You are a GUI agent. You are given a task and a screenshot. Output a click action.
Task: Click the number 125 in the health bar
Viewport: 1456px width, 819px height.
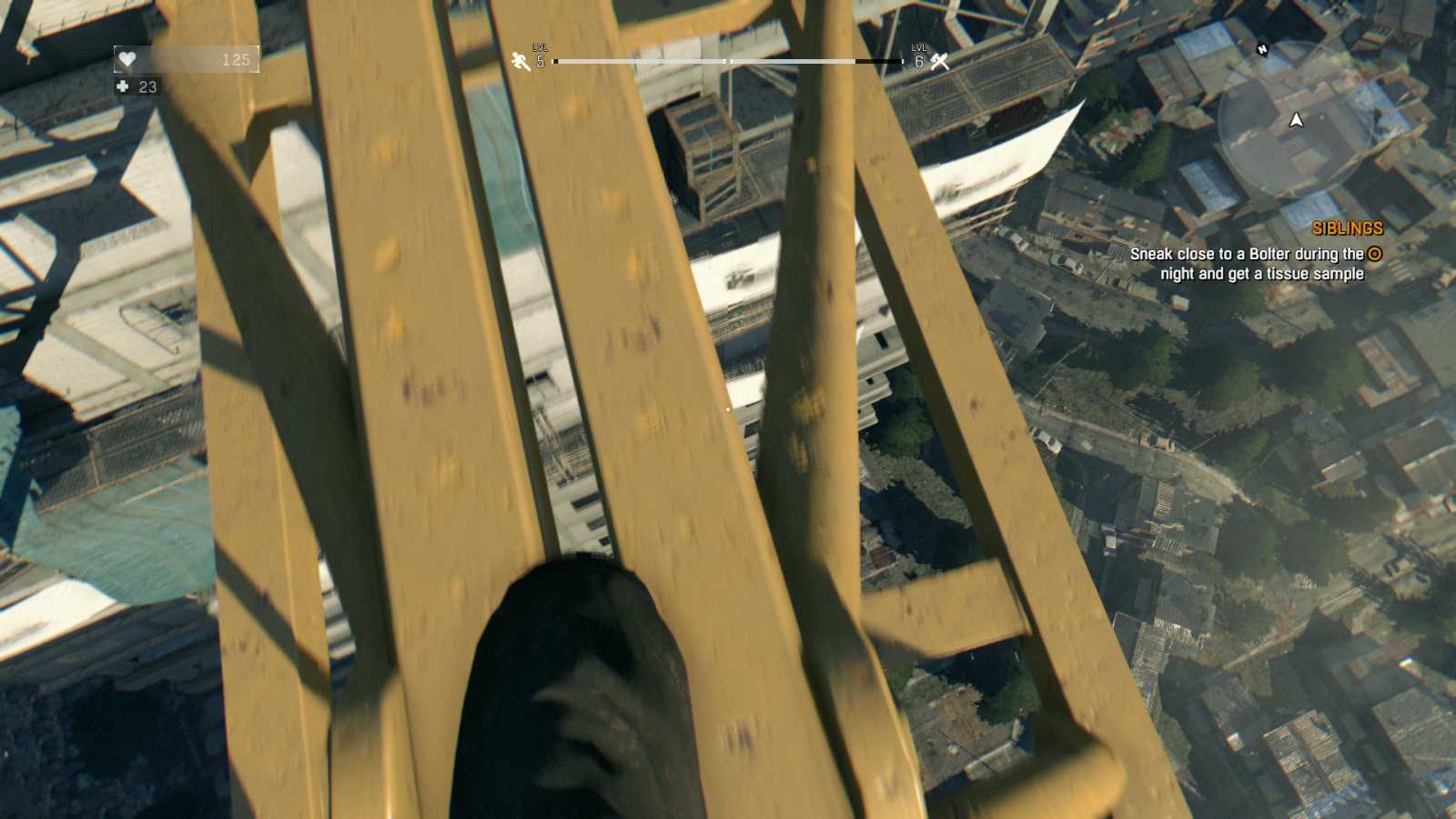(235, 58)
